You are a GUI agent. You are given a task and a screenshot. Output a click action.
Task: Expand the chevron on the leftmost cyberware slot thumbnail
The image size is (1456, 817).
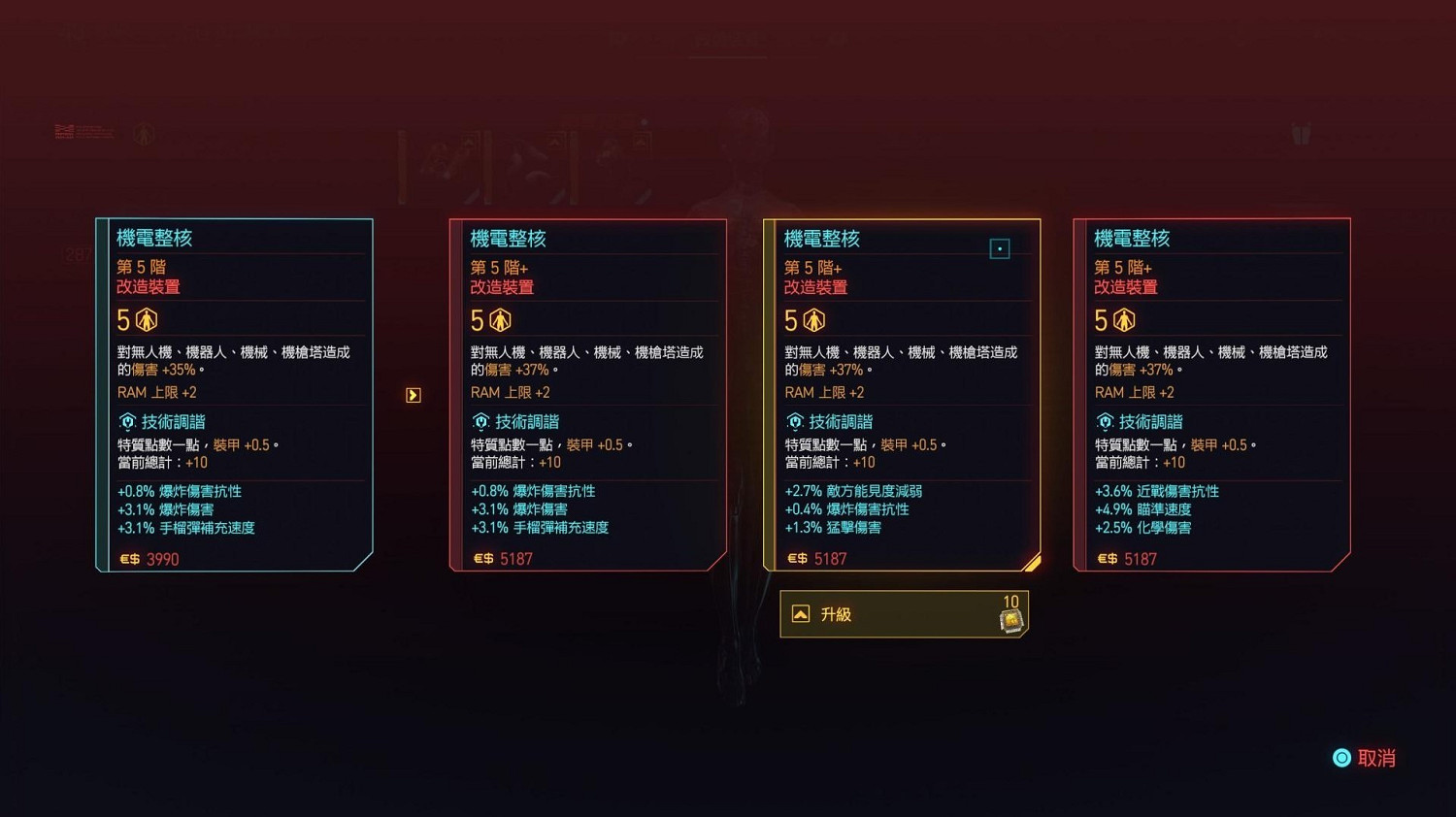(x=469, y=142)
